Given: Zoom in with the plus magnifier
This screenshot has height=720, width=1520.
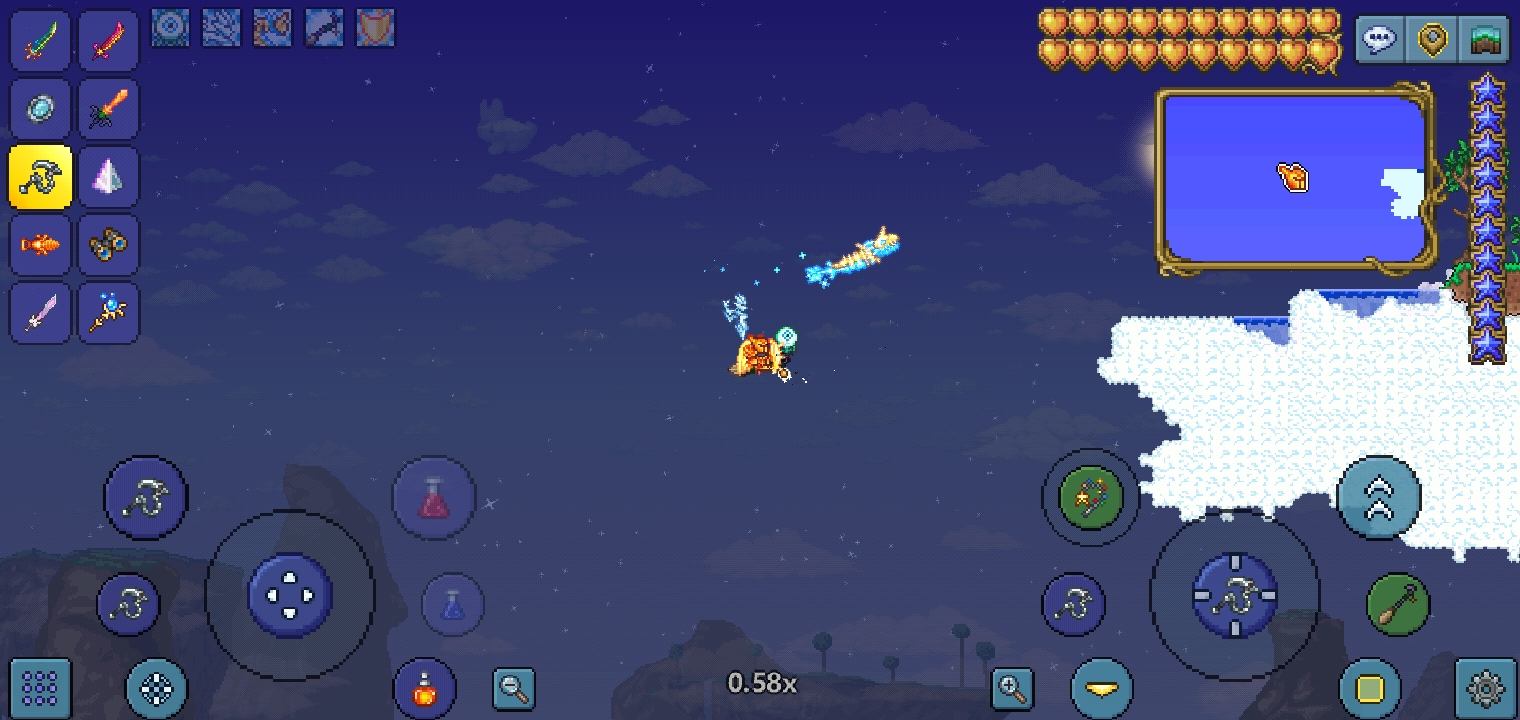Looking at the screenshot, I should click(1012, 688).
